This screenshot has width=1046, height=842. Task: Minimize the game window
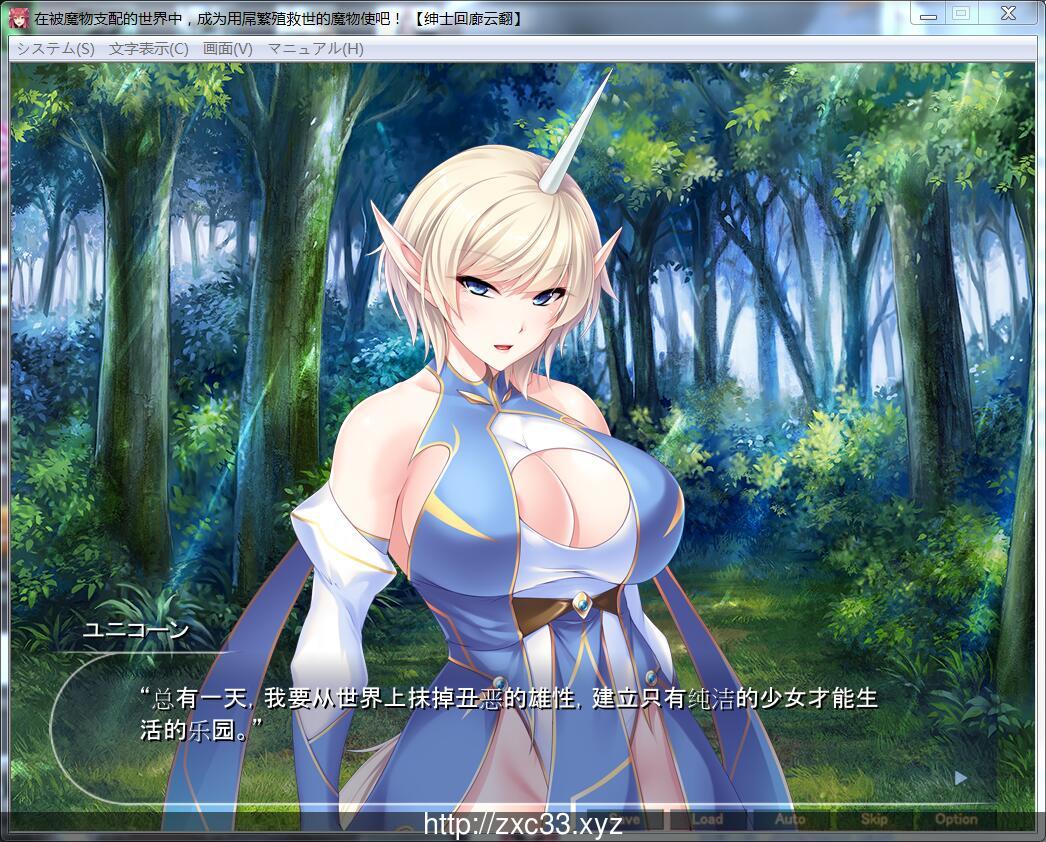point(928,13)
